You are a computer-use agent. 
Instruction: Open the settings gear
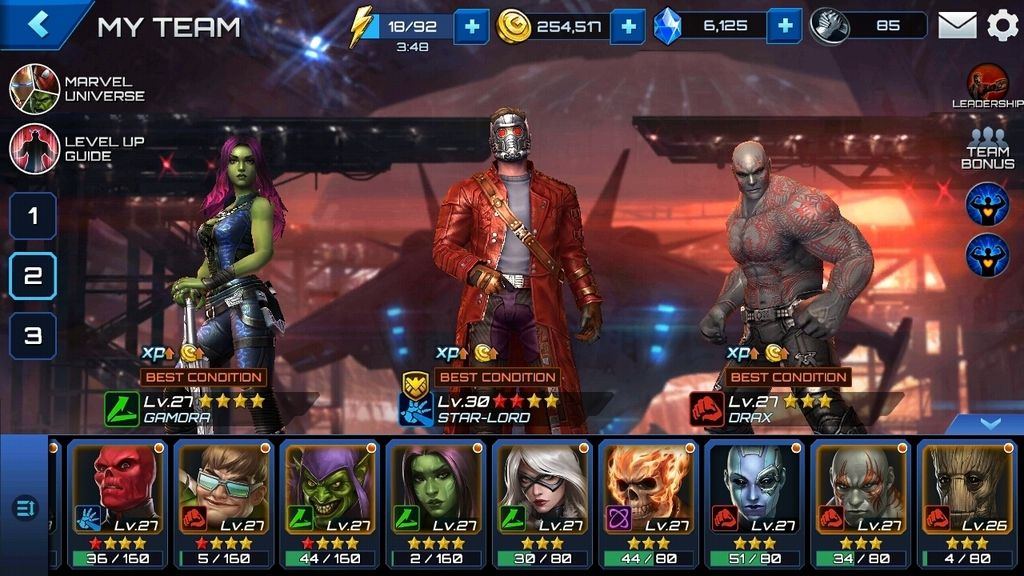click(1002, 26)
